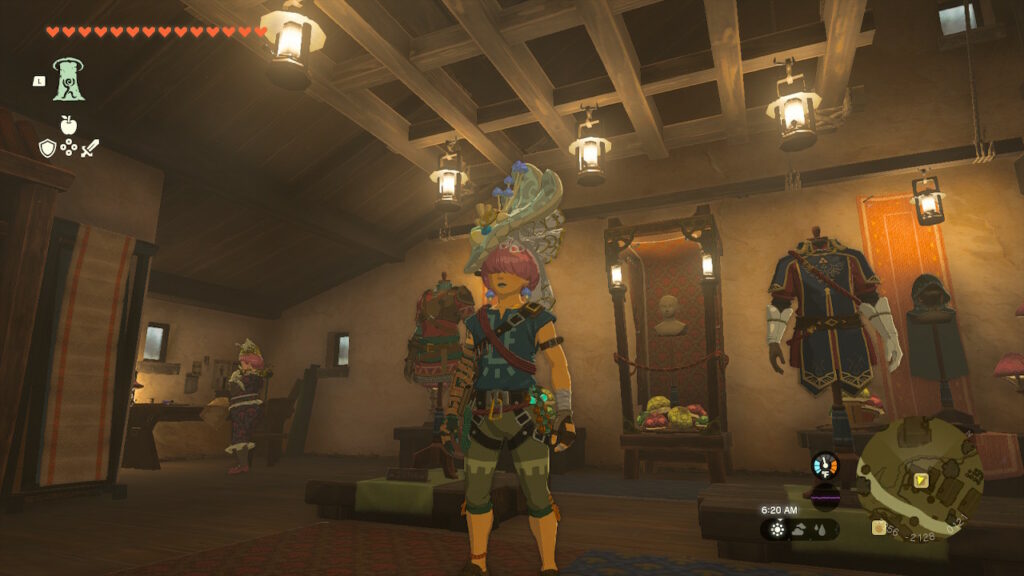Click the temperature gauge icon
The image size is (1024, 576).
pyautogui.click(x=825, y=466)
